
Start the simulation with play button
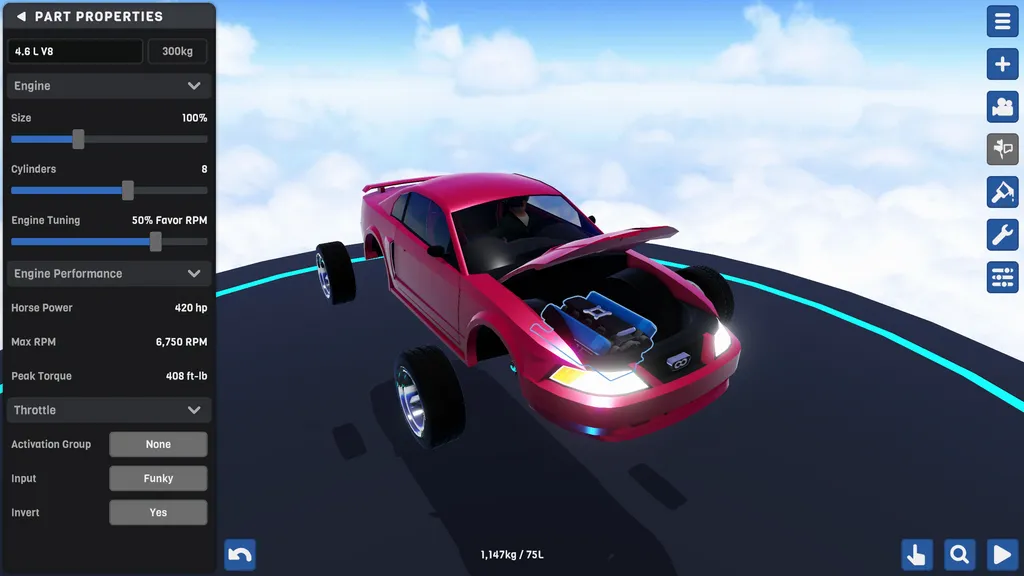pyautogui.click(x=1002, y=554)
